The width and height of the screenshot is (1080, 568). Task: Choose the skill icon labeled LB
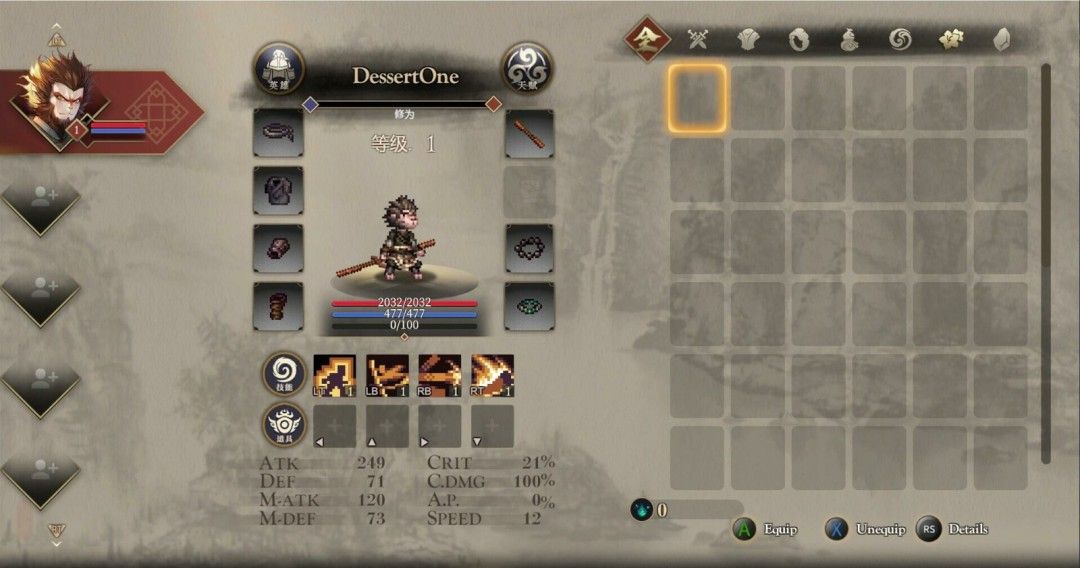(387, 376)
